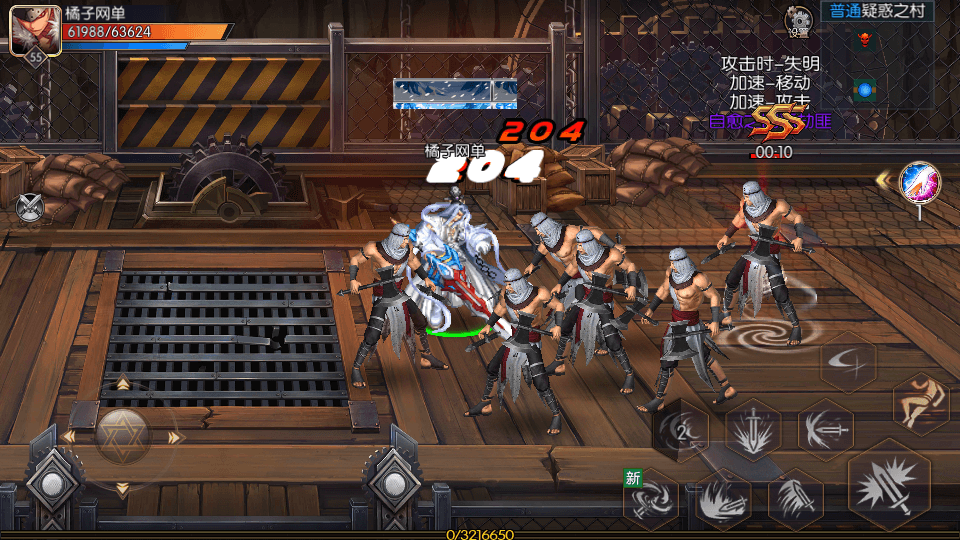Use the vertical sword slash skill
Image resolution: width=960 pixels, height=540 pixels.
point(795,498)
